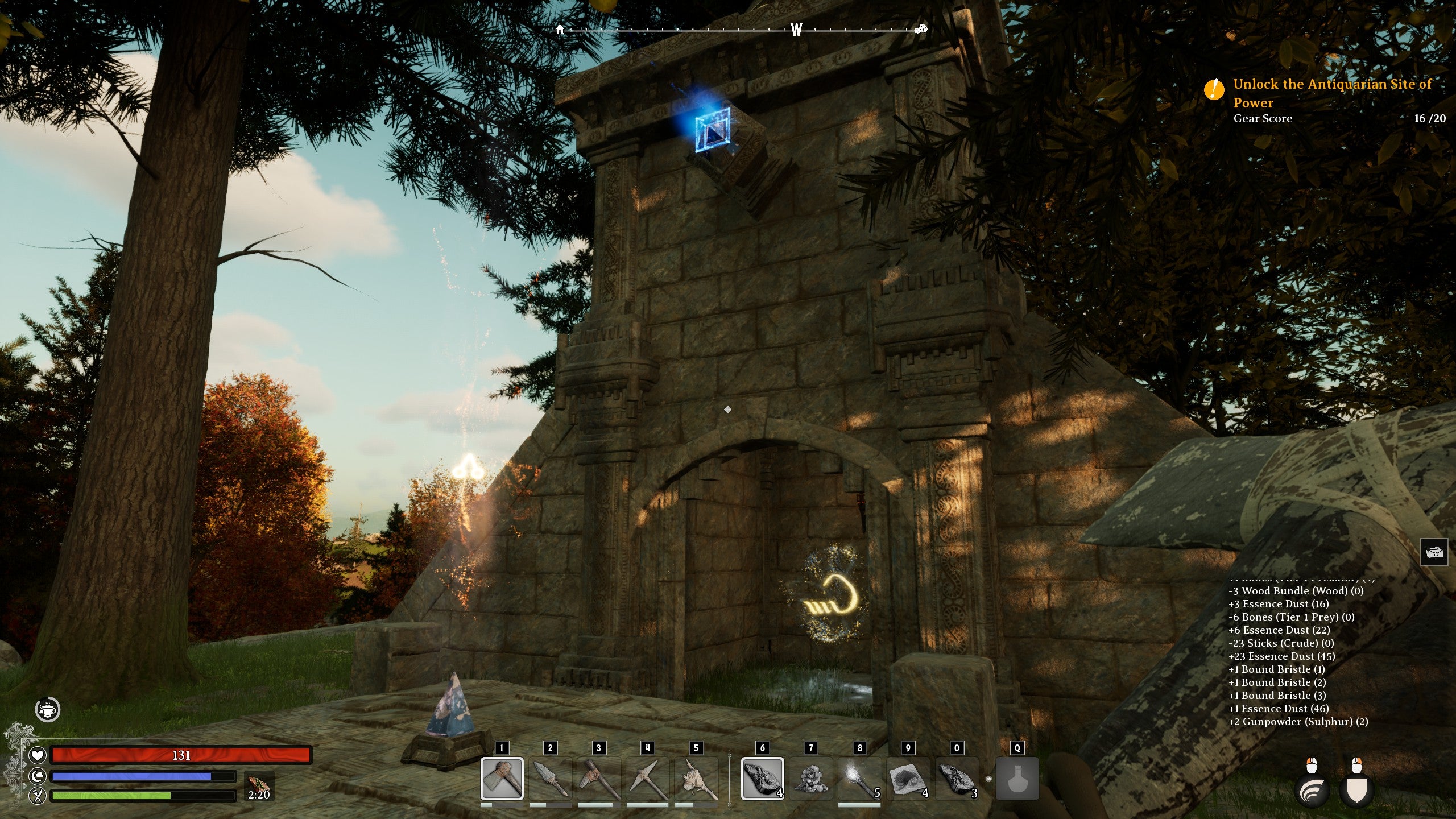Screen dimensions: 1456x819
Task: Click the marker at the compass's right end
Action: click(921, 29)
